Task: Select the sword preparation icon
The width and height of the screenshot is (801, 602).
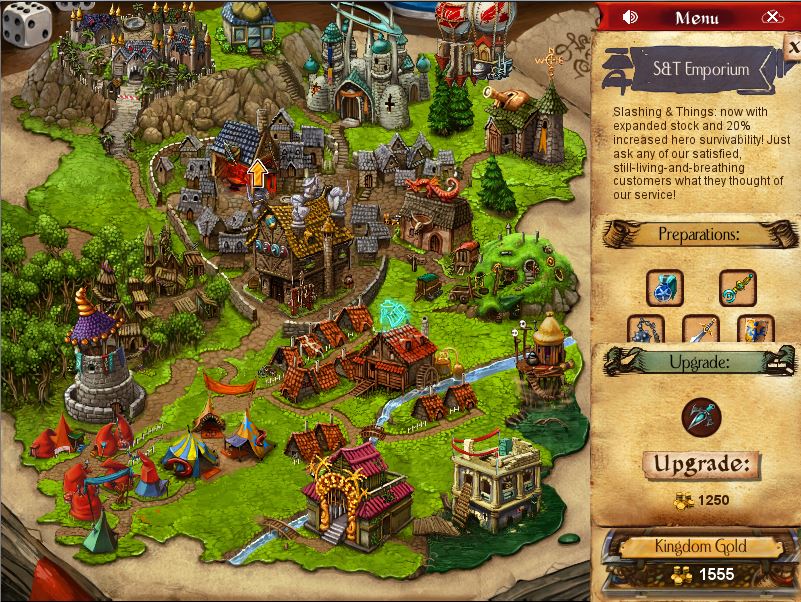Action: pos(700,330)
